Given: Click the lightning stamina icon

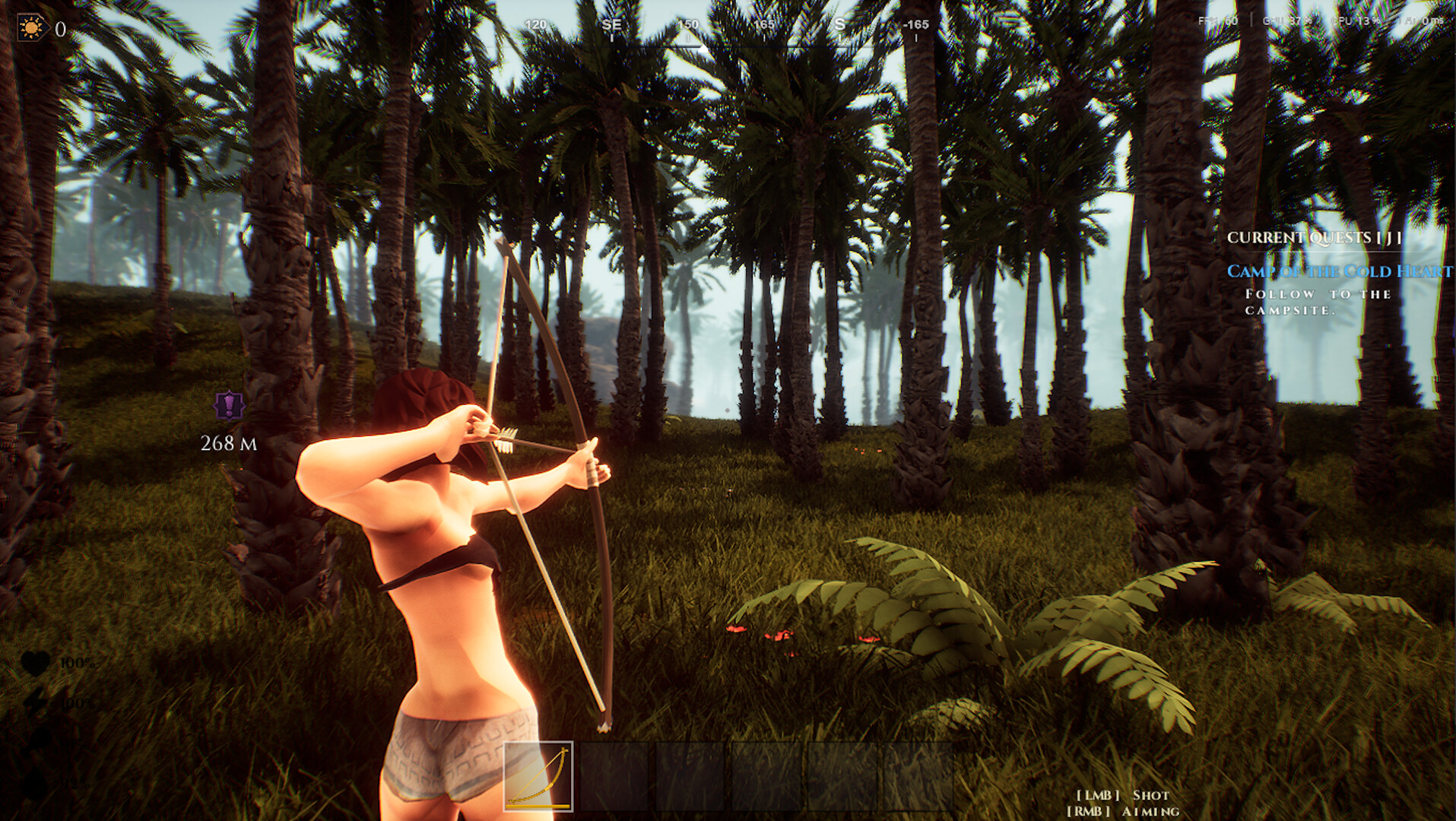Looking at the screenshot, I should 36,701.
